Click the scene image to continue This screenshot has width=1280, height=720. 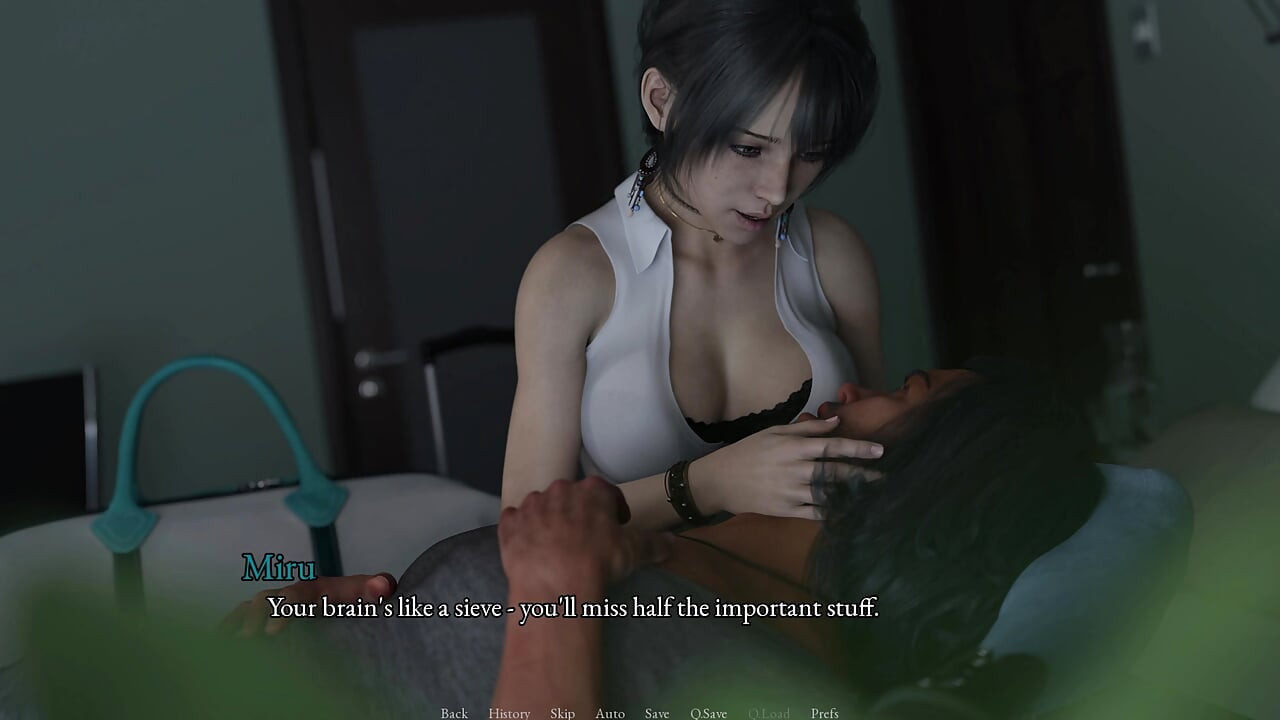point(640,300)
